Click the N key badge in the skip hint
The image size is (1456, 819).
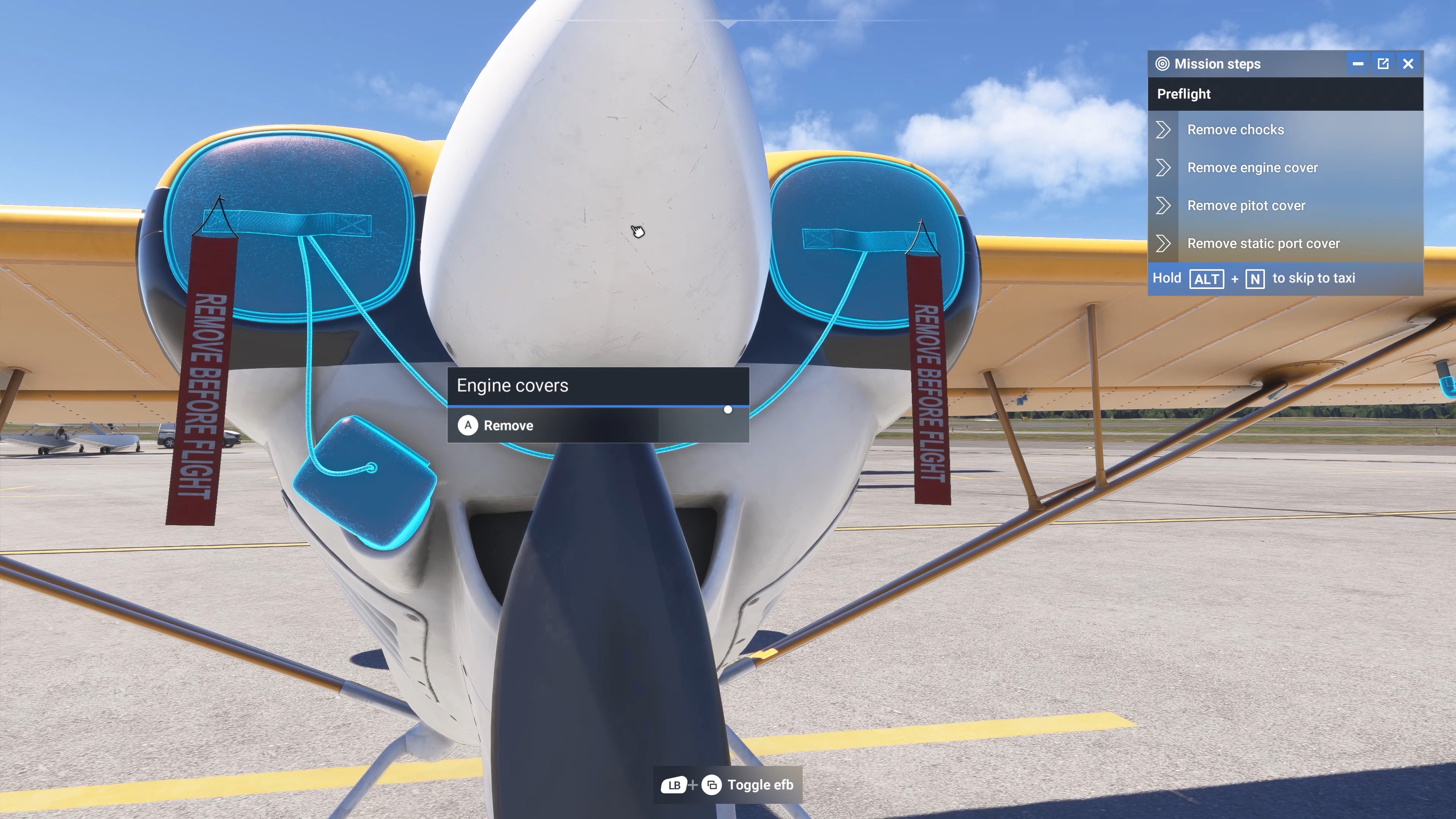click(x=1255, y=279)
